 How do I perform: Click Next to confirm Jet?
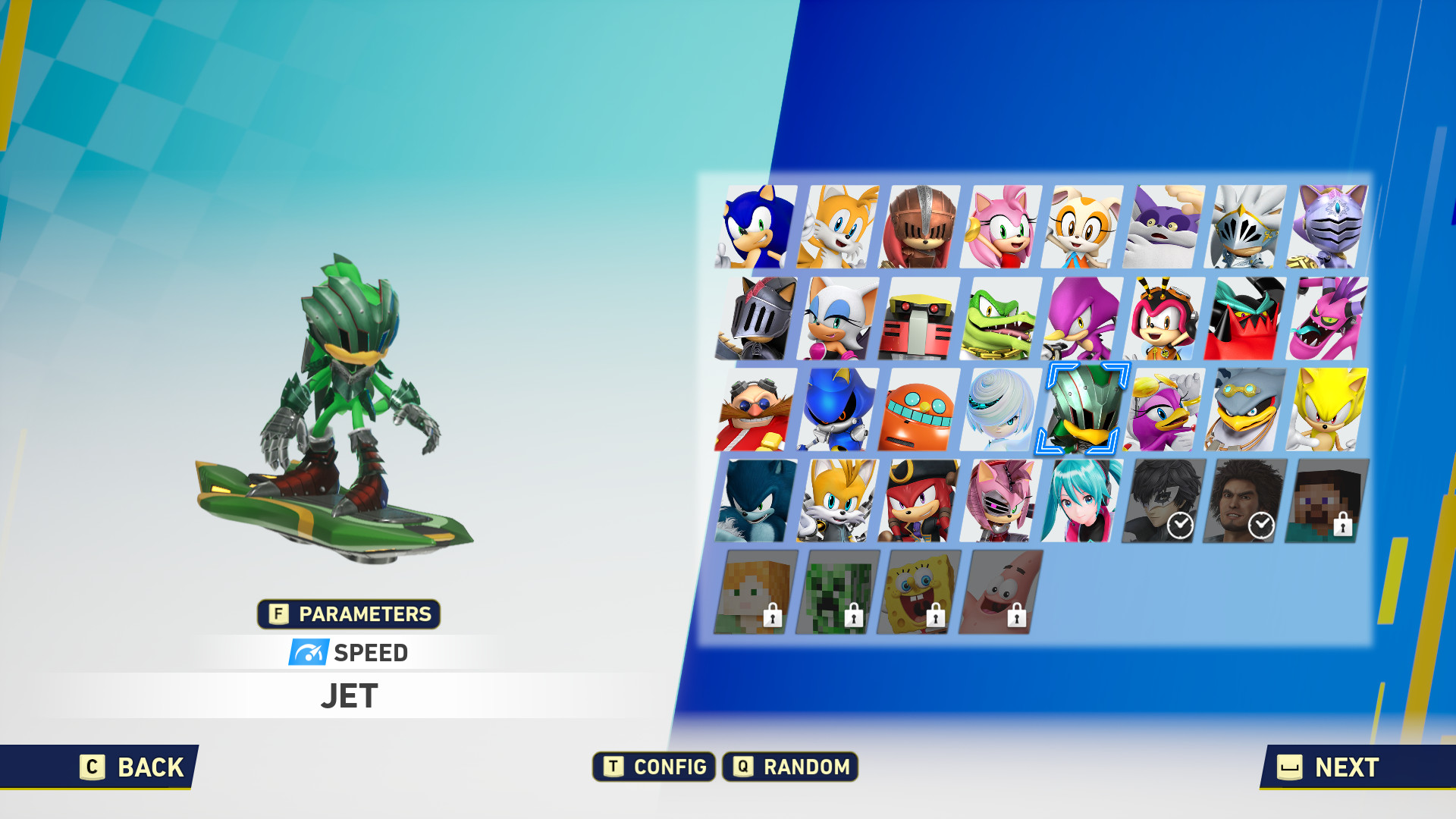click(x=1332, y=767)
